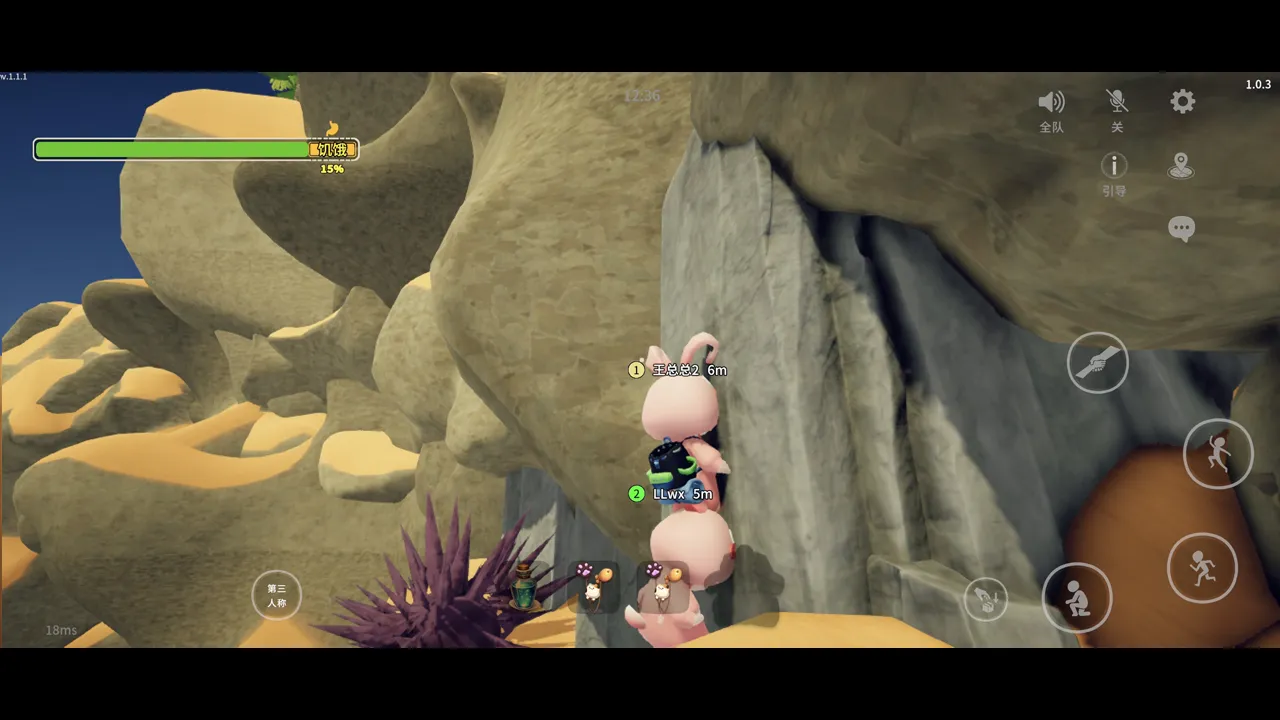Toggle the 全队 team speaker audio

1051,103
